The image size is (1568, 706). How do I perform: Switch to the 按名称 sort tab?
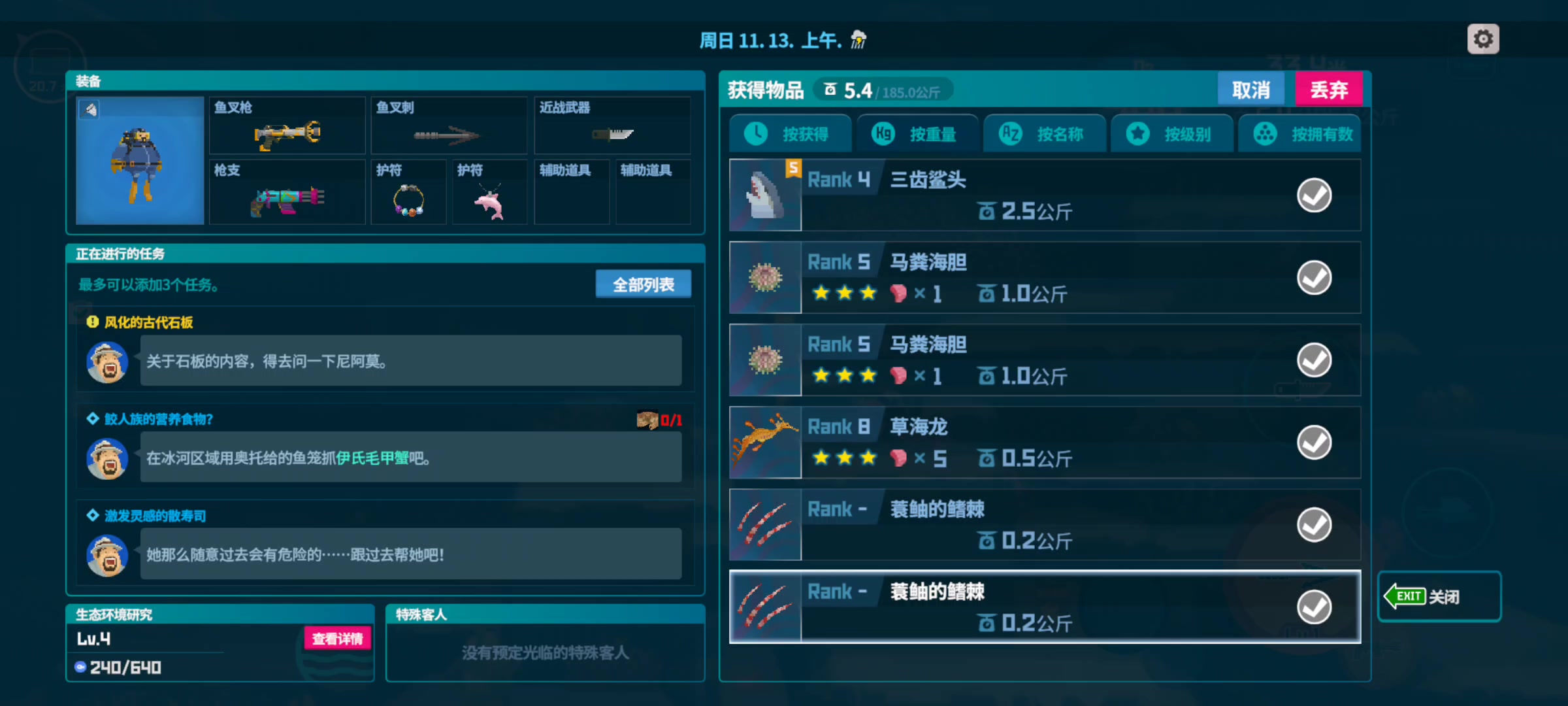(x=1044, y=133)
